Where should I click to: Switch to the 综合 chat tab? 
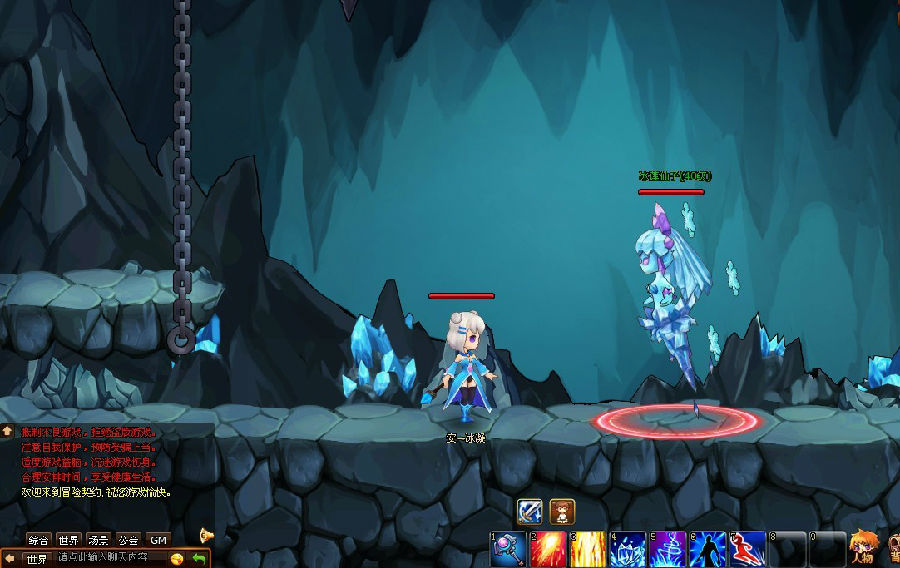pos(39,539)
